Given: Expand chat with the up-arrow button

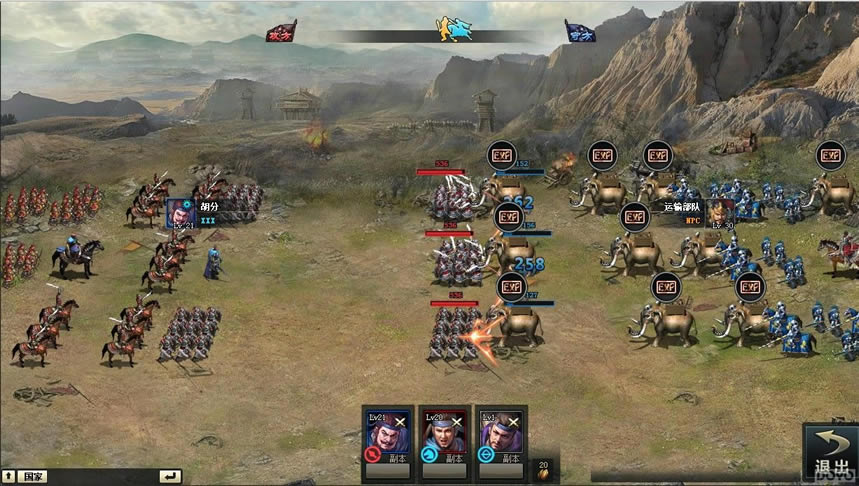Looking at the screenshot, I should pos(8,476).
